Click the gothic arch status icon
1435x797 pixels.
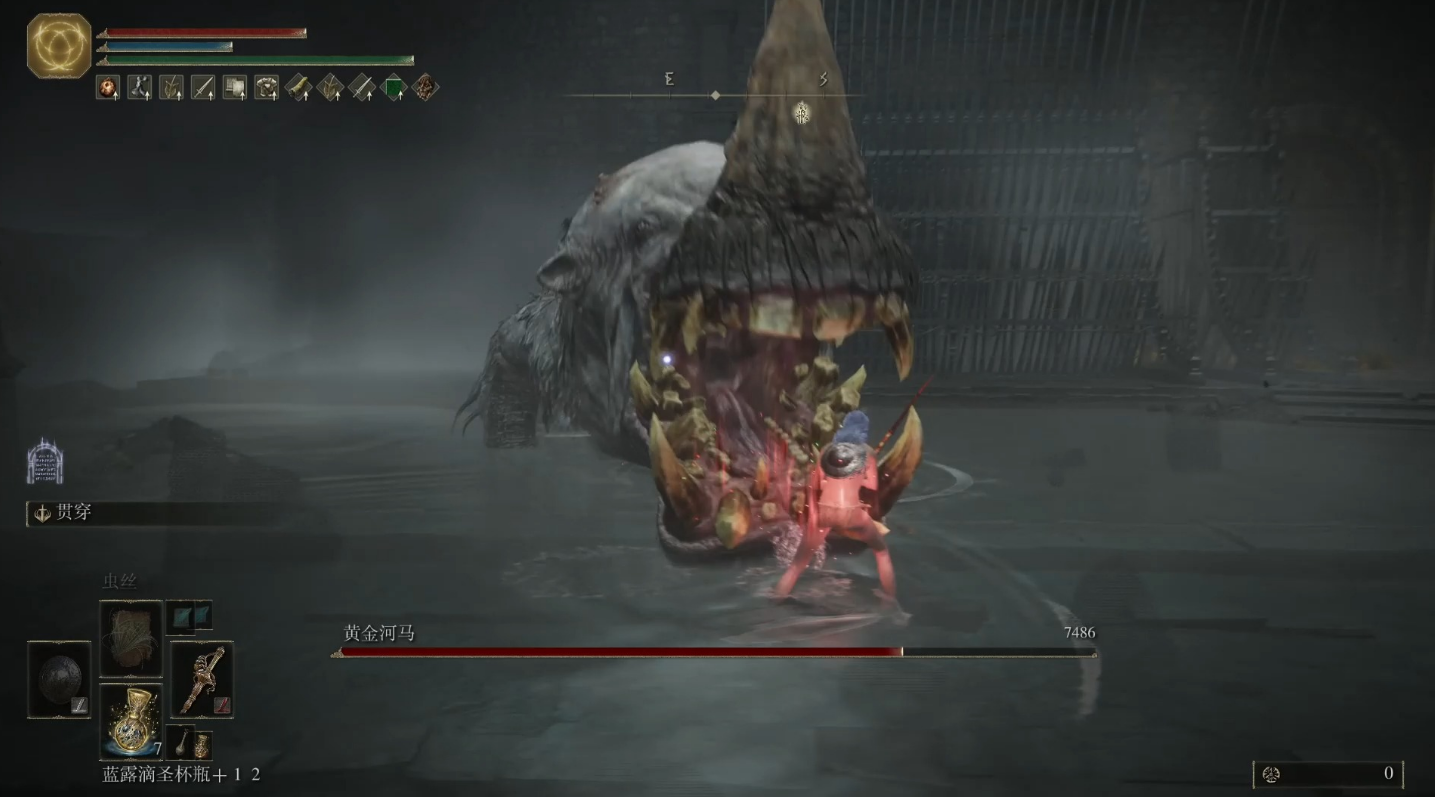(x=45, y=461)
